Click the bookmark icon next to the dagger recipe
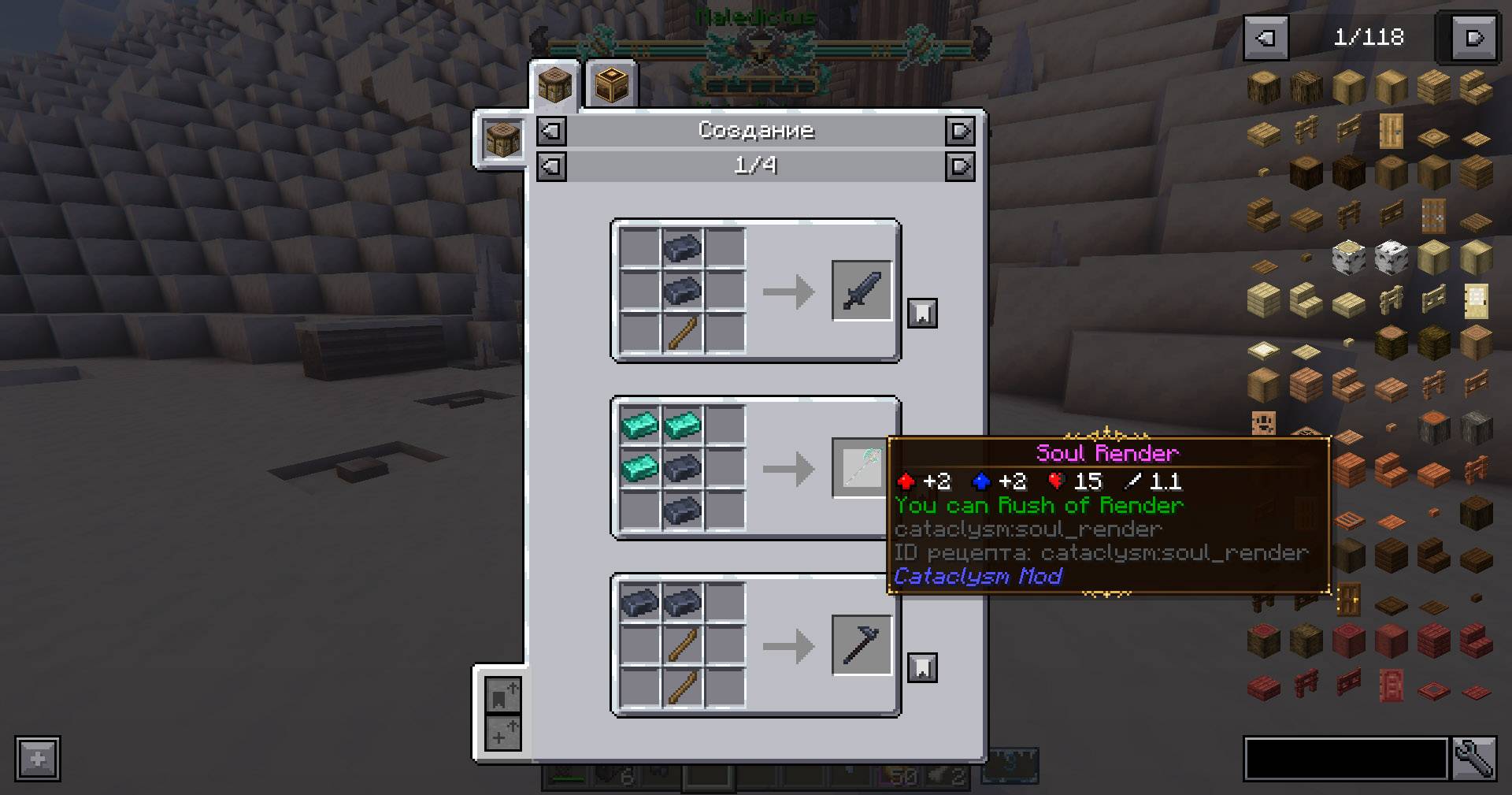This screenshot has width=1512, height=795. click(921, 311)
